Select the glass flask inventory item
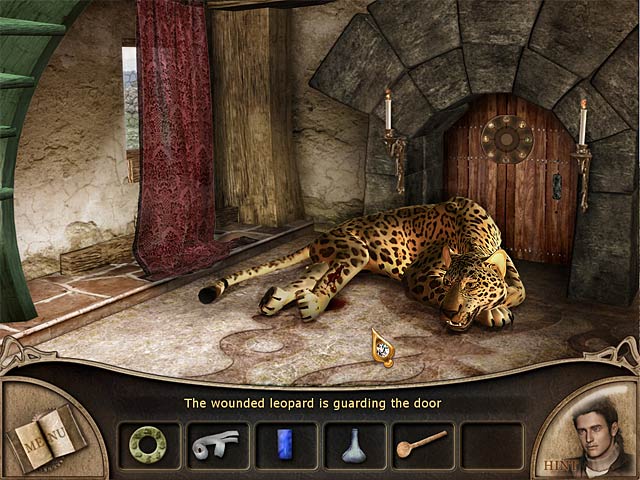Viewport: 640px width, 480px height. point(354,445)
